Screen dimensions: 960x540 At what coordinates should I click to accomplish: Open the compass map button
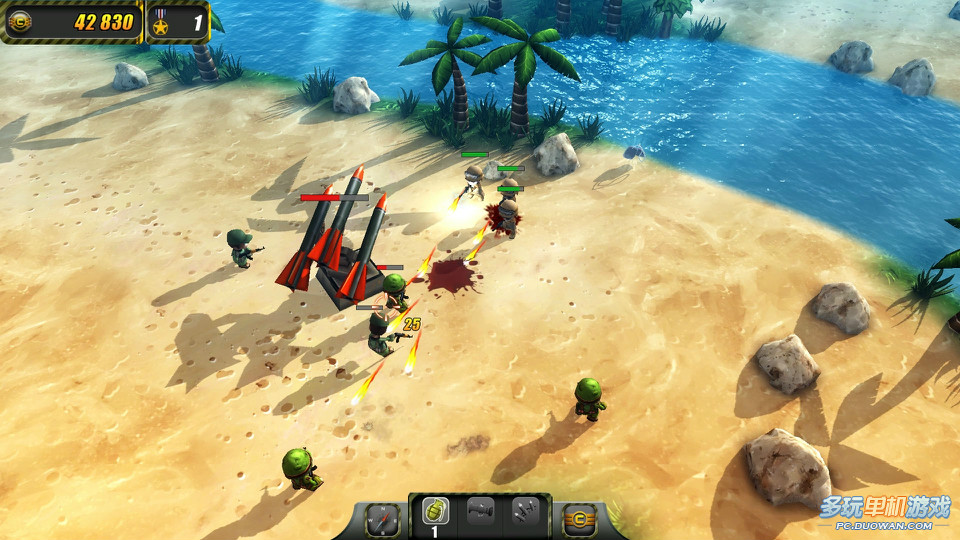(x=383, y=519)
